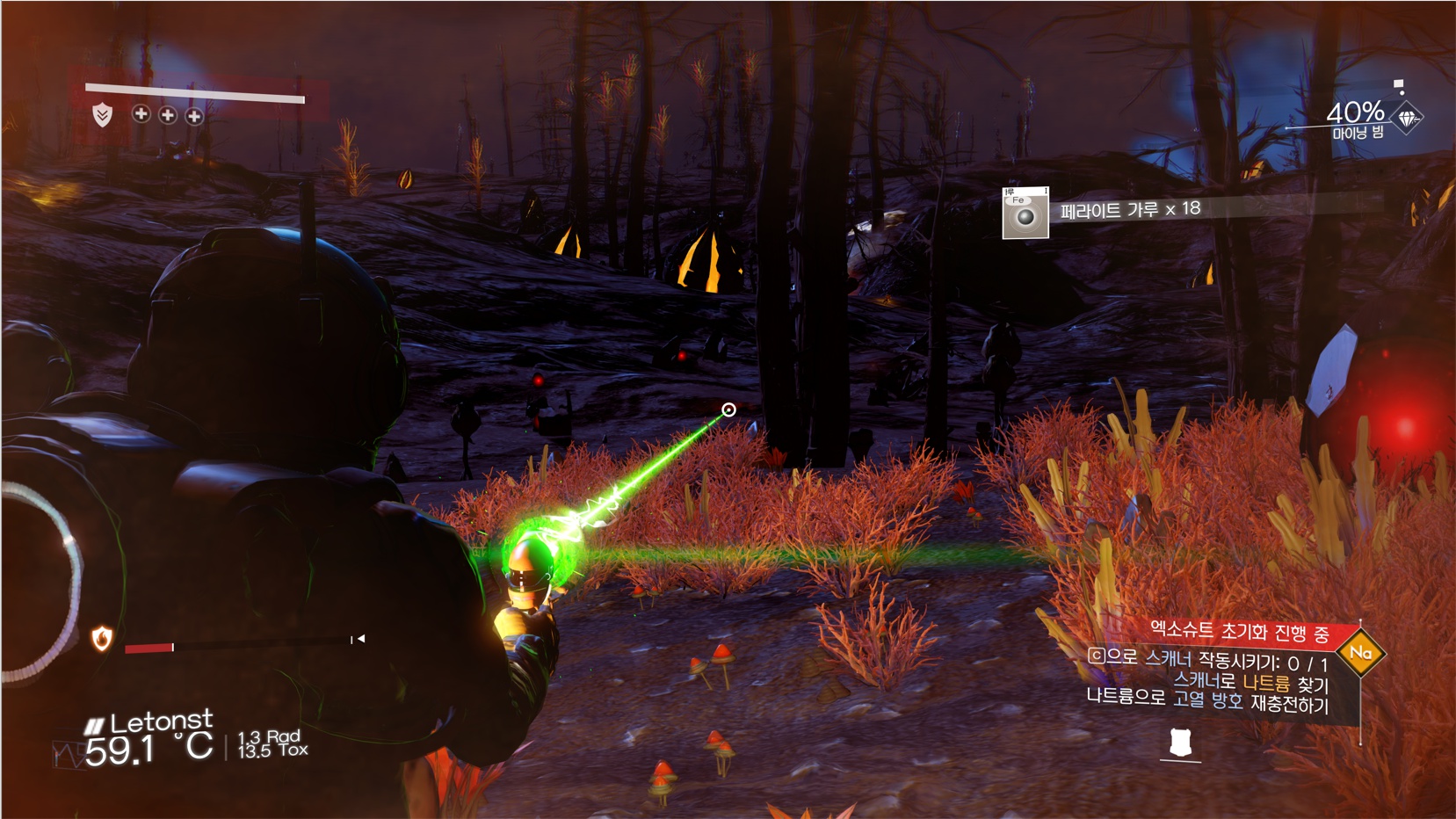Click the mission marker icon under the objectives
The height and width of the screenshot is (819, 1456).
(x=1180, y=744)
